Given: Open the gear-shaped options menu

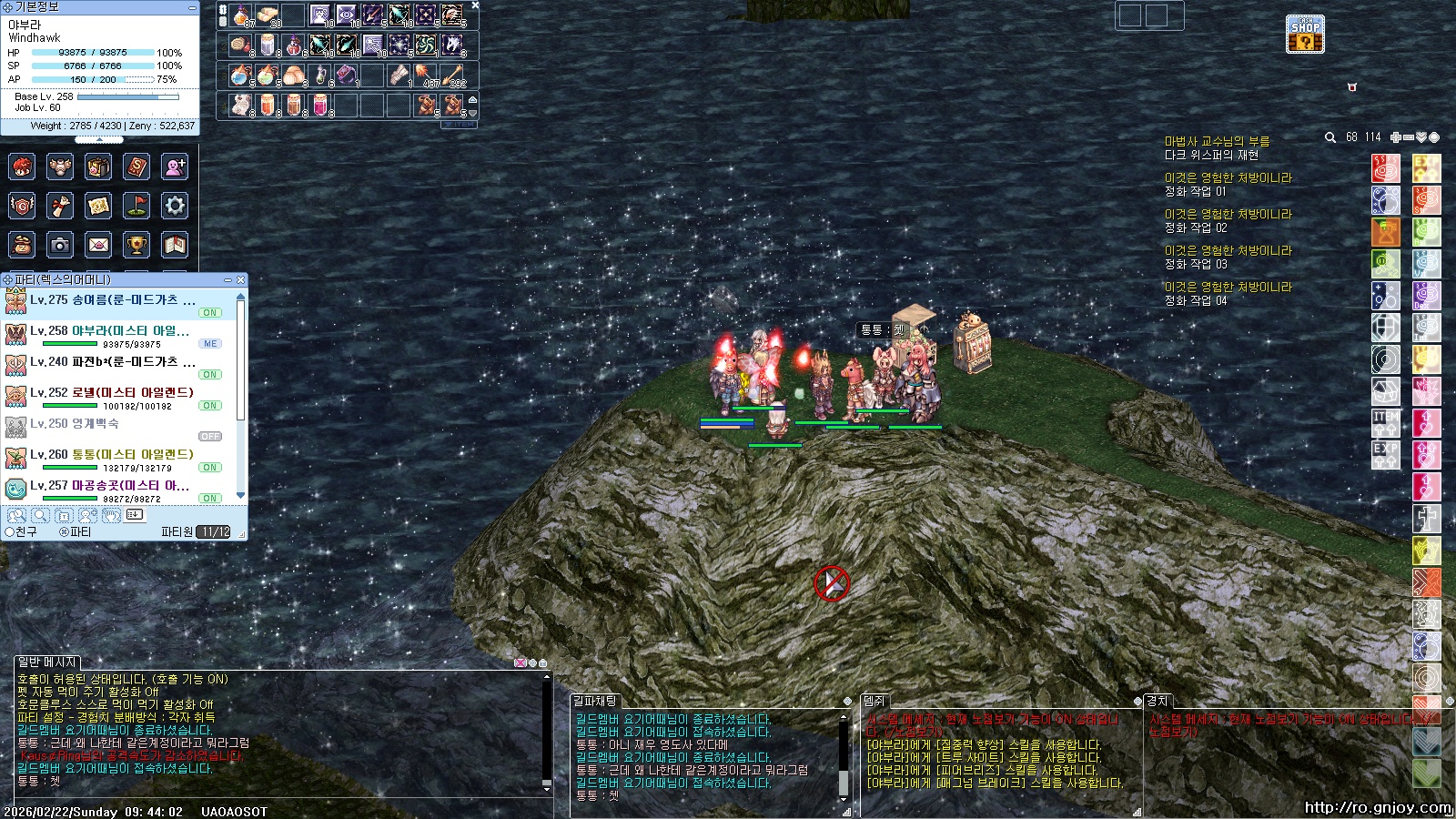Looking at the screenshot, I should coord(175,206).
